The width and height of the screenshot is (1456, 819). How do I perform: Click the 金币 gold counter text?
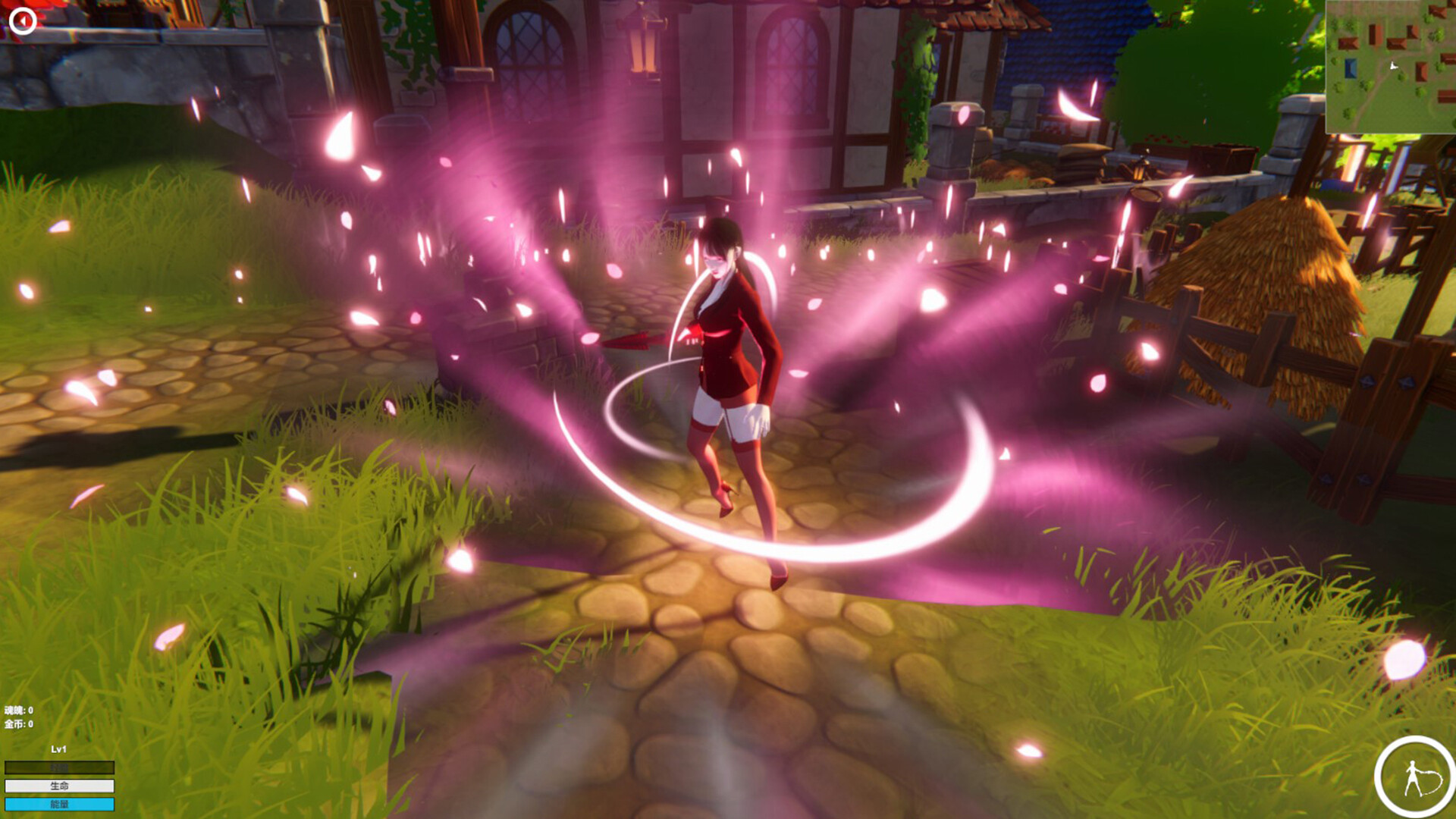pos(17,725)
